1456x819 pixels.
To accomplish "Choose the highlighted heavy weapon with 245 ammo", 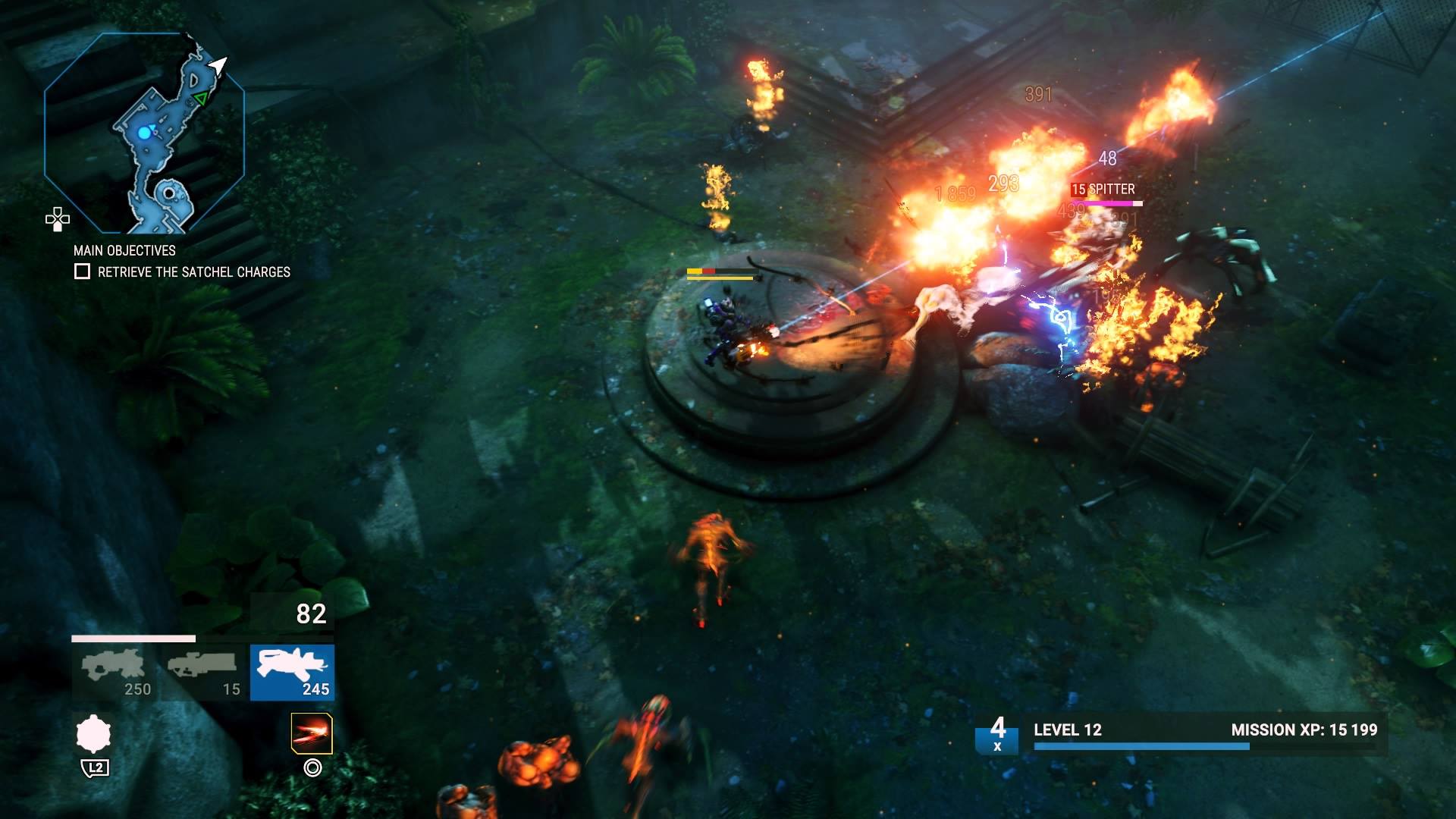I will click(292, 672).
